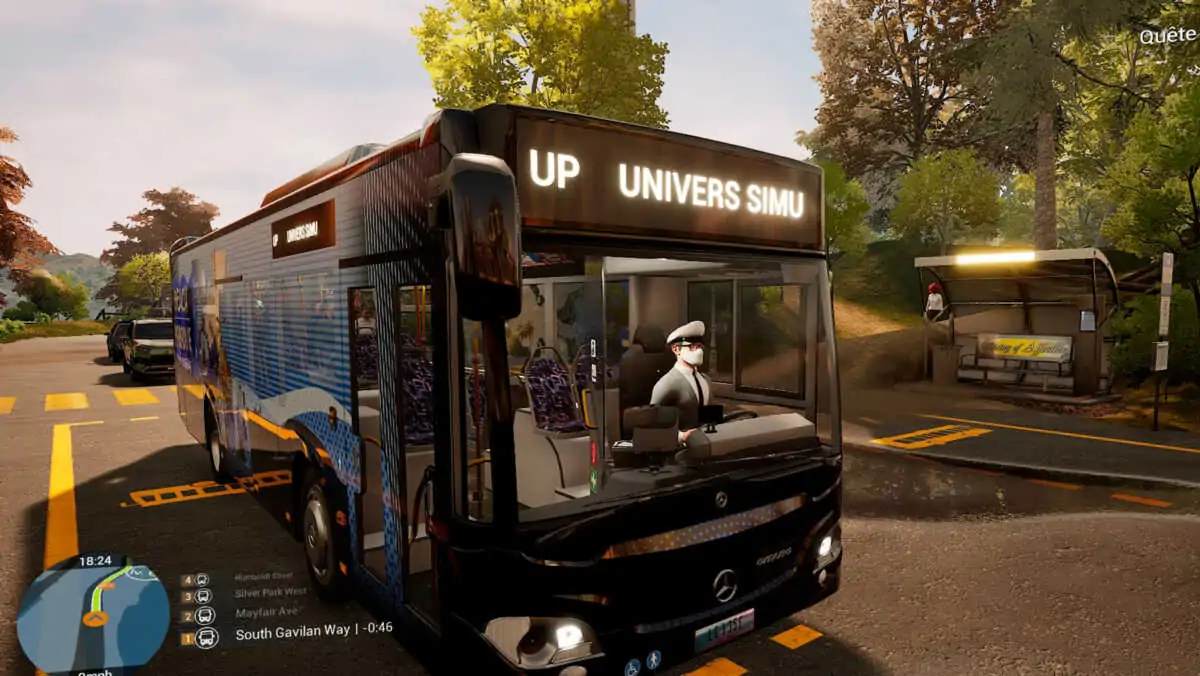Choose the Mayfair Ave stop in route list
This screenshot has width=1200, height=676.
click(x=265, y=613)
